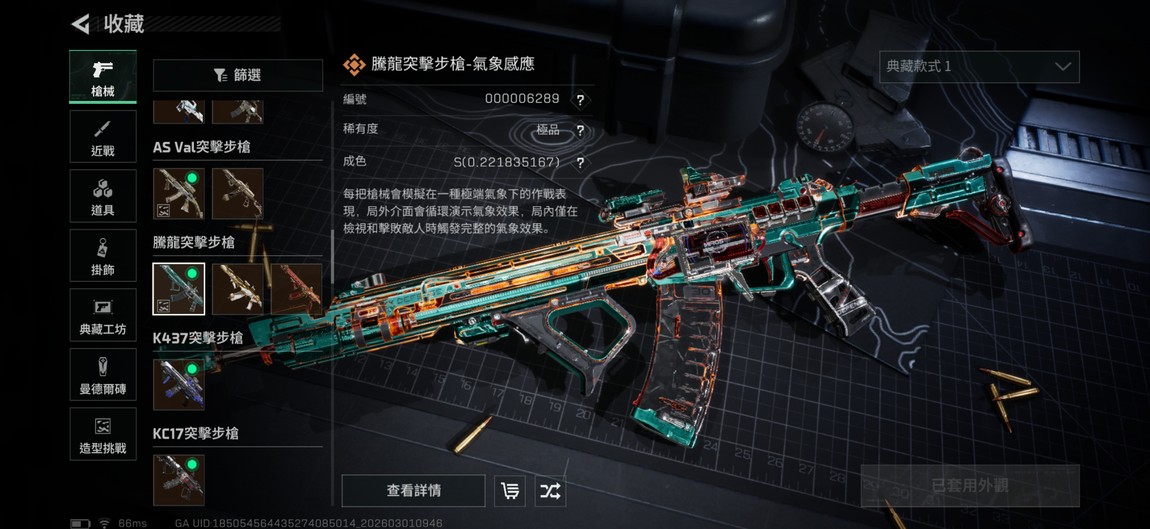Screen dimensions: 1150x529
Task: Open the 掛飾 charms category tab
Action: pos(103,256)
